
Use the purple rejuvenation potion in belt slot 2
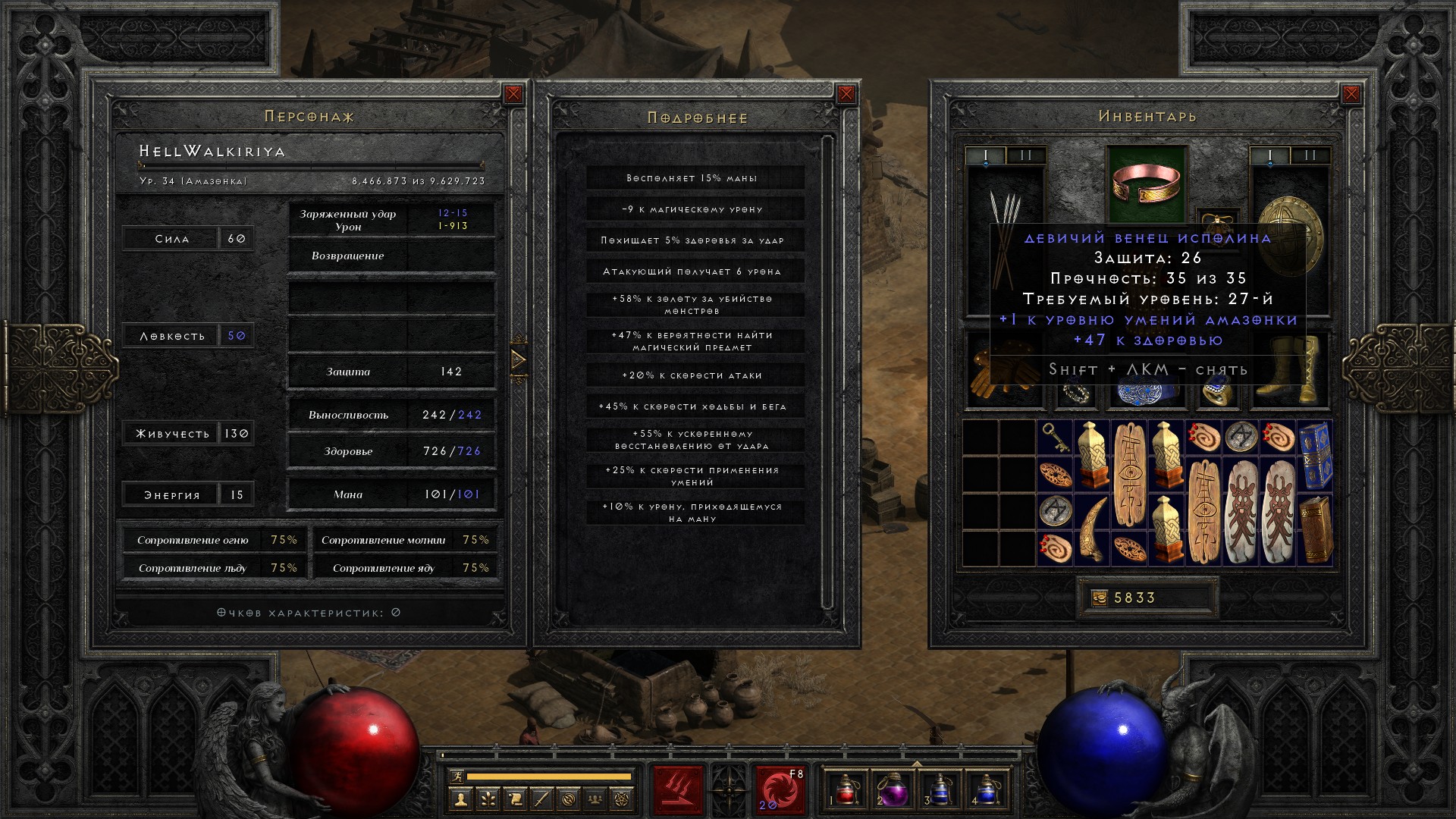coord(892,789)
